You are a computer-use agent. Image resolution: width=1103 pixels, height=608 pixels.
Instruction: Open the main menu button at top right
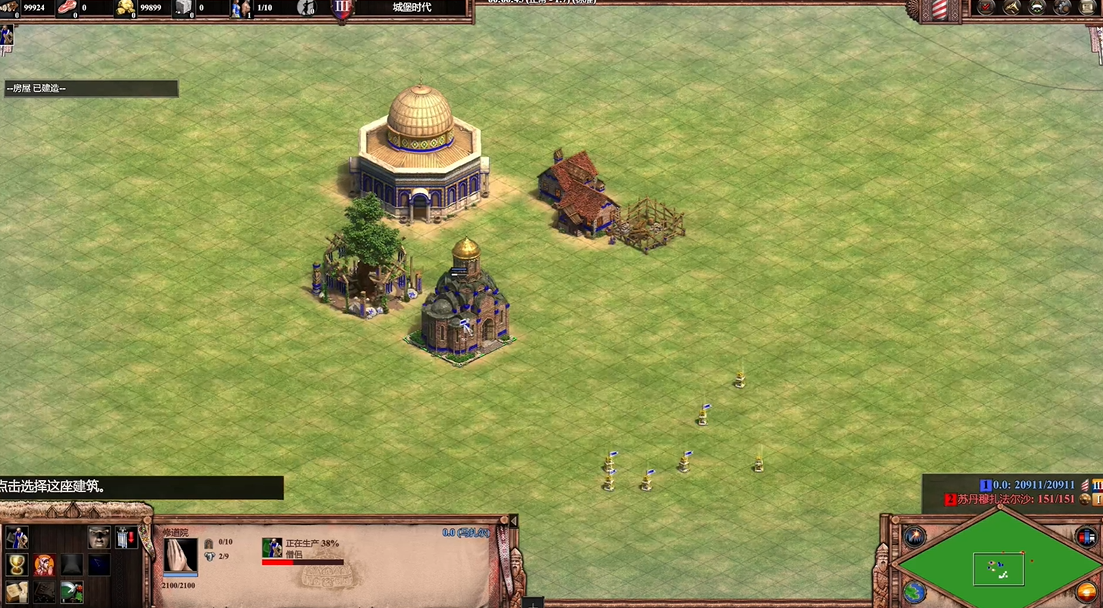pos(1090,7)
